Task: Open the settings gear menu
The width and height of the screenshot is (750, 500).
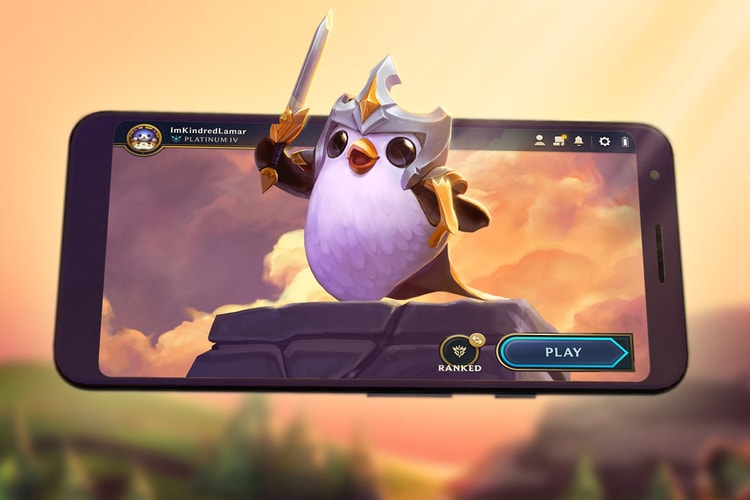Action: click(x=604, y=141)
